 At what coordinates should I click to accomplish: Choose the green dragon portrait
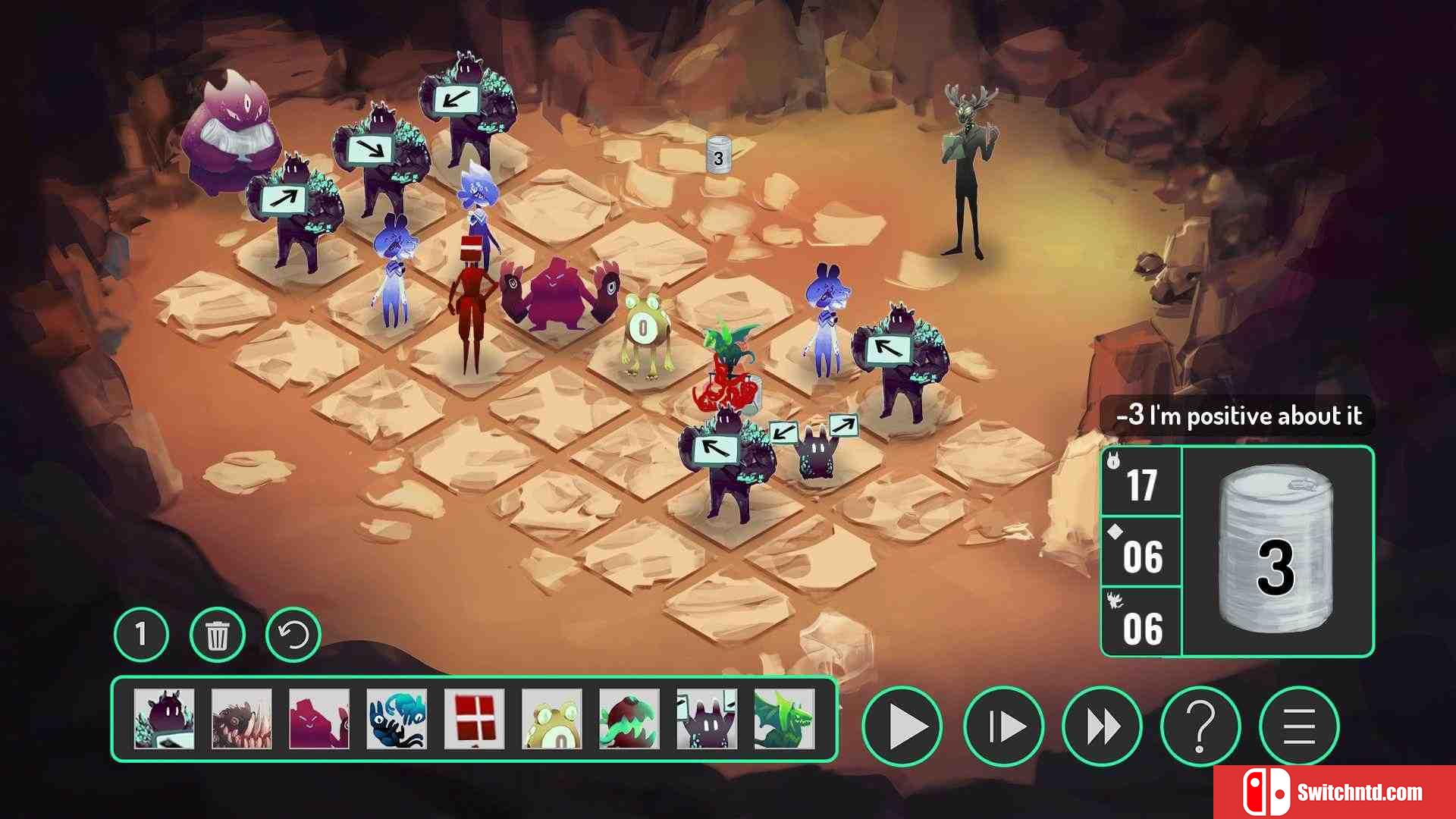tap(784, 719)
